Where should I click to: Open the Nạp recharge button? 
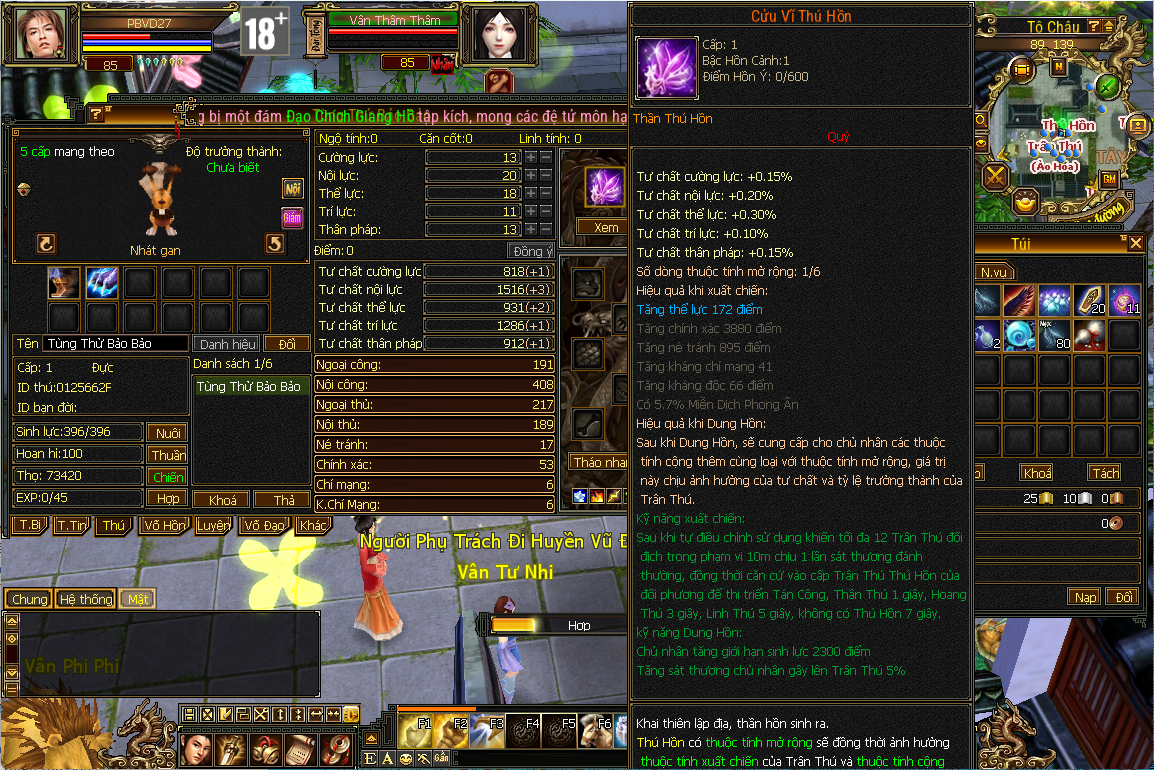(x=1085, y=597)
